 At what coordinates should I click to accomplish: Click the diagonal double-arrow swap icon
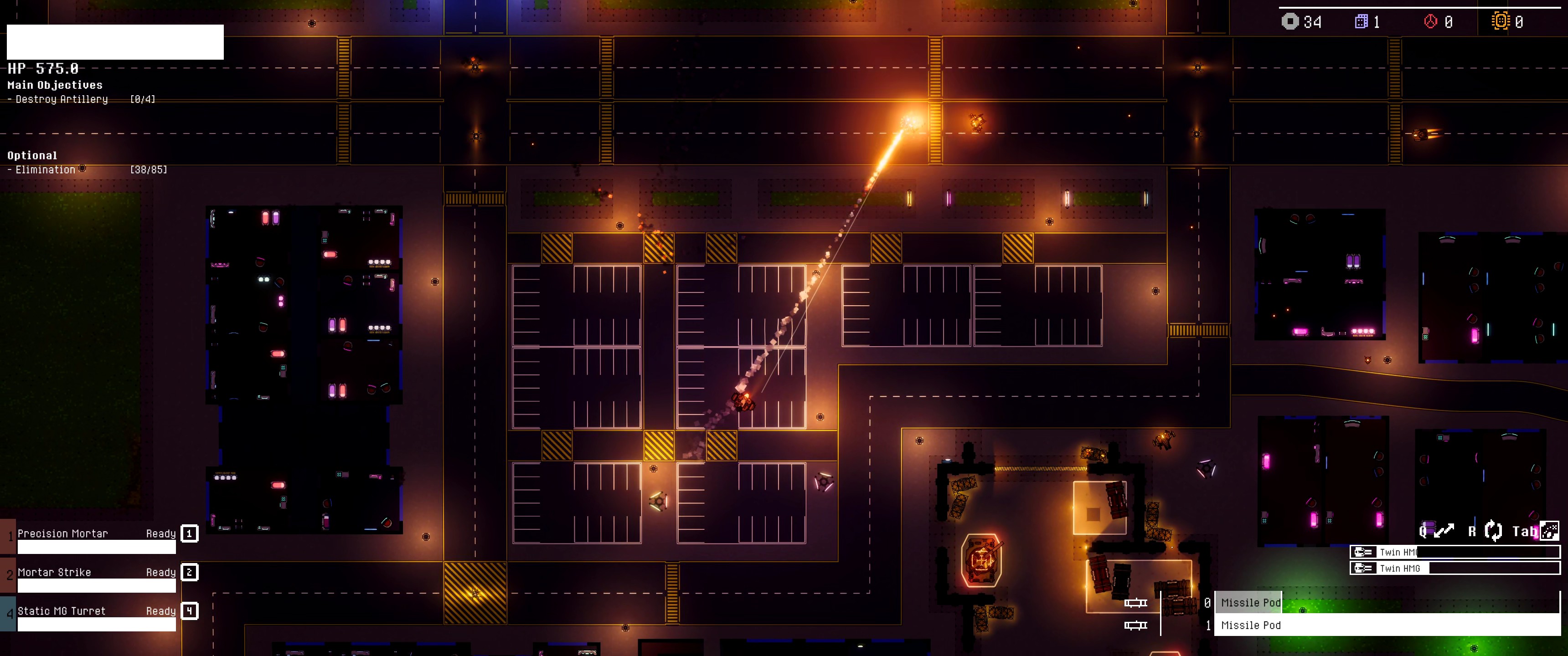[1444, 531]
